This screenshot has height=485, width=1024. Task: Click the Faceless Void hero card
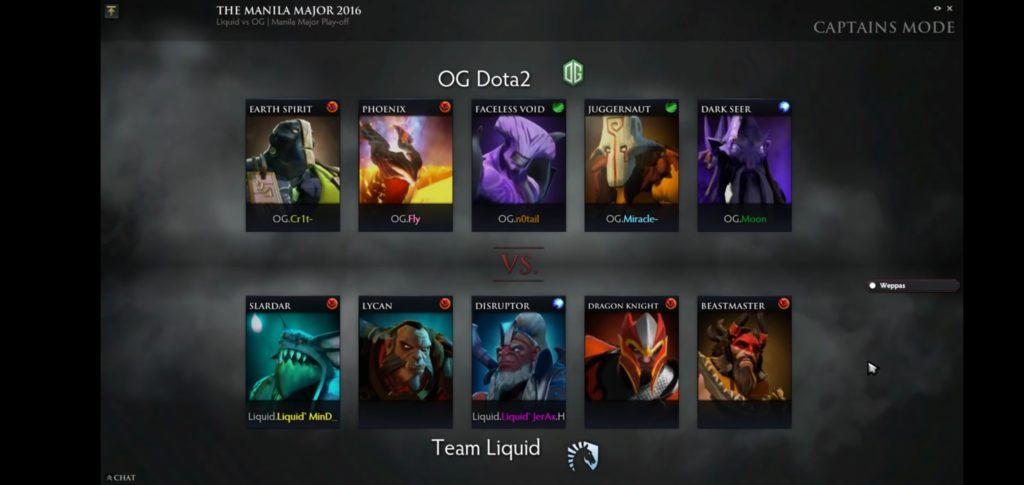[x=519, y=160]
